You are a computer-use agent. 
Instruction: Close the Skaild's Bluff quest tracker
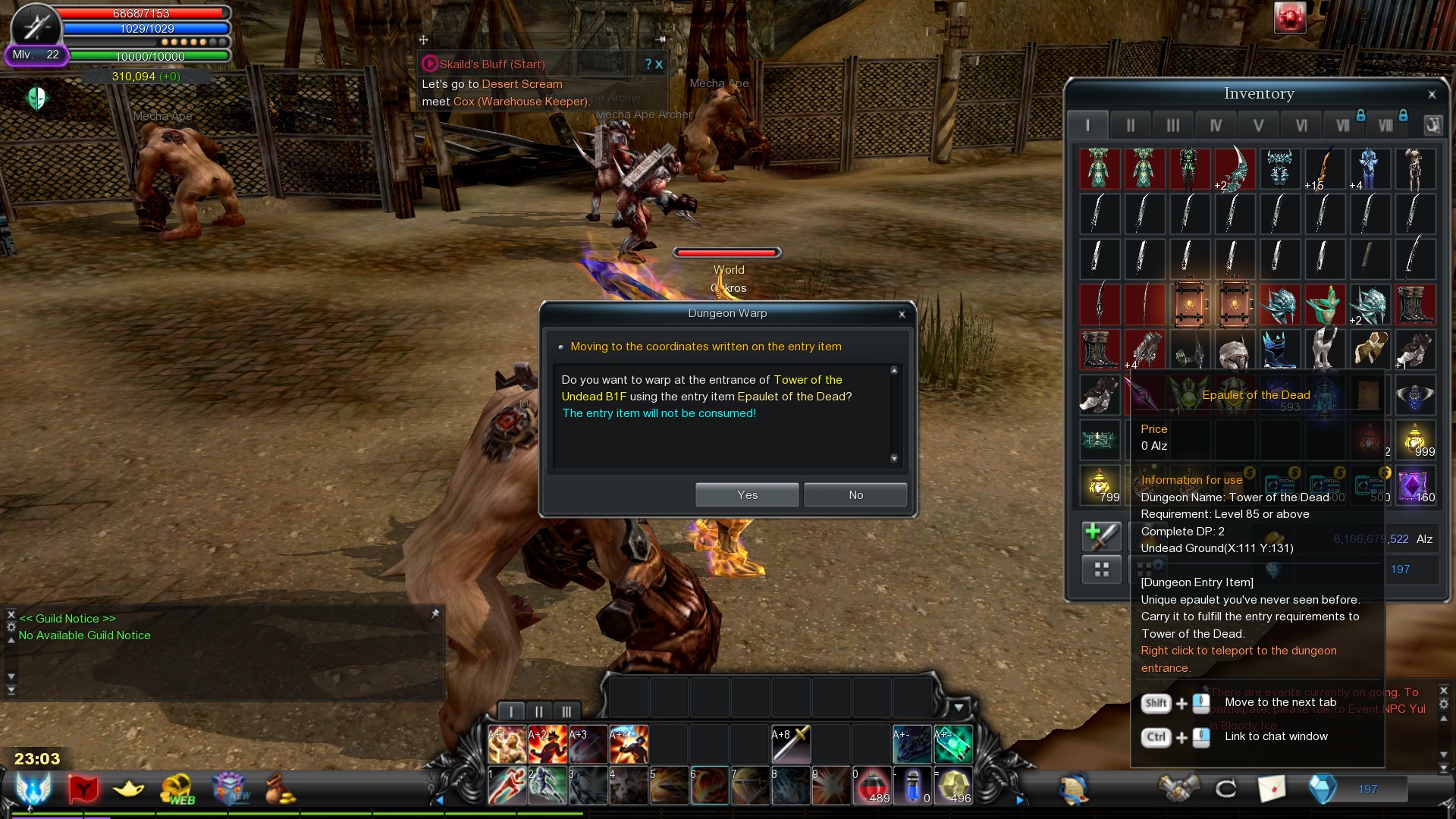[659, 64]
